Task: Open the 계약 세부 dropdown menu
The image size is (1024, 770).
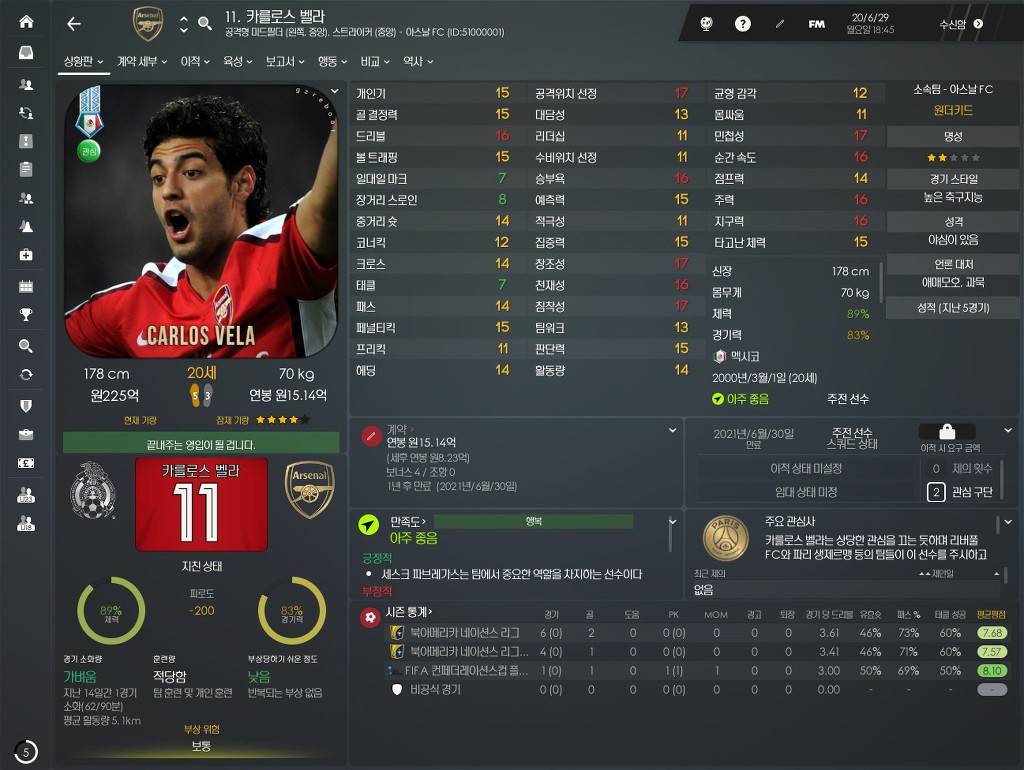Action: pyautogui.click(x=141, y=62)
